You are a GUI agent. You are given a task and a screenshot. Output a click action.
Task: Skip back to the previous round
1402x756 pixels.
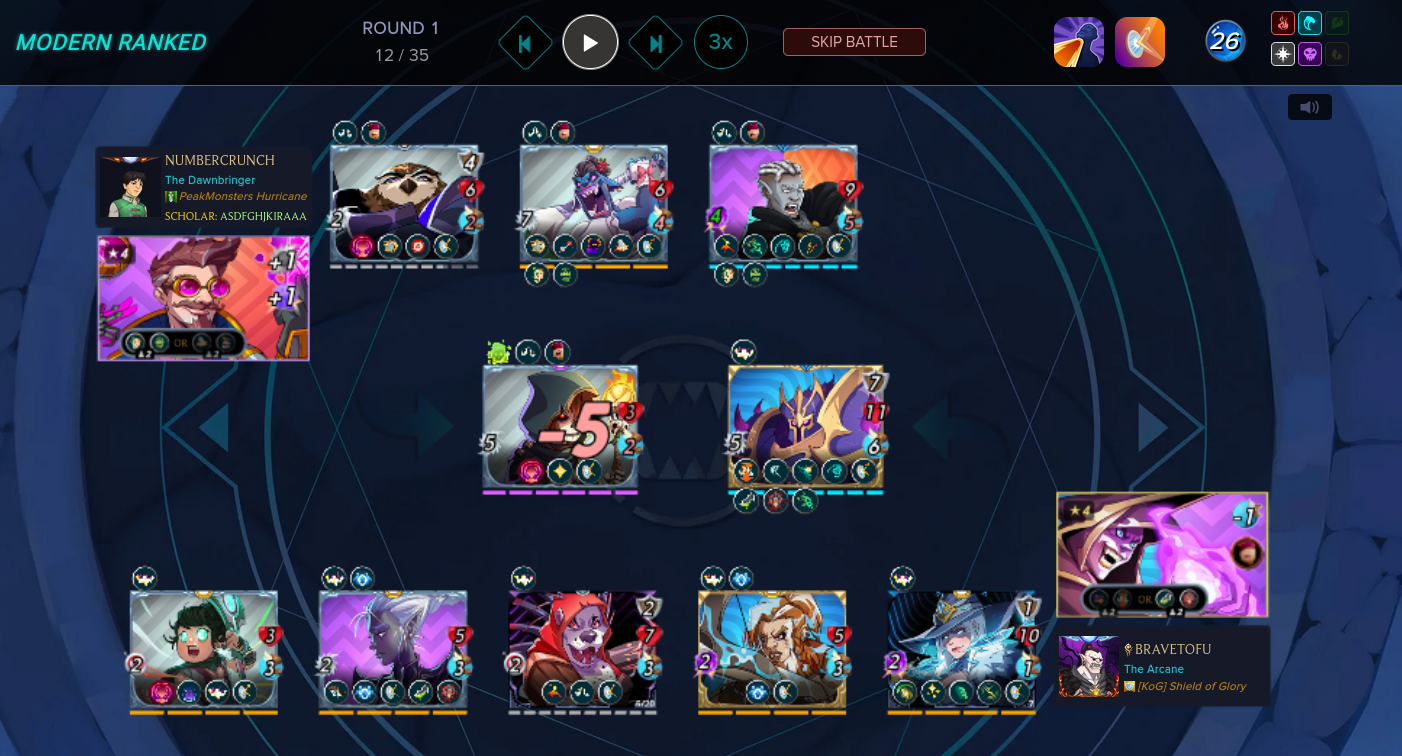525,43
